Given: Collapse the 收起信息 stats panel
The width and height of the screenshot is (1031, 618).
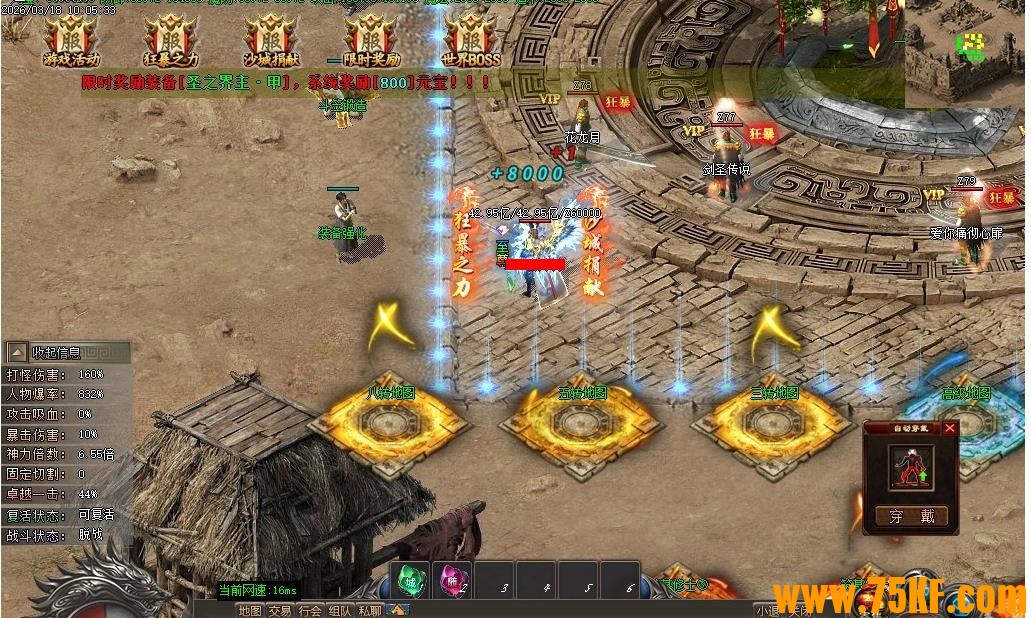Looking at the screenshot, I should (x=17, y=352).
